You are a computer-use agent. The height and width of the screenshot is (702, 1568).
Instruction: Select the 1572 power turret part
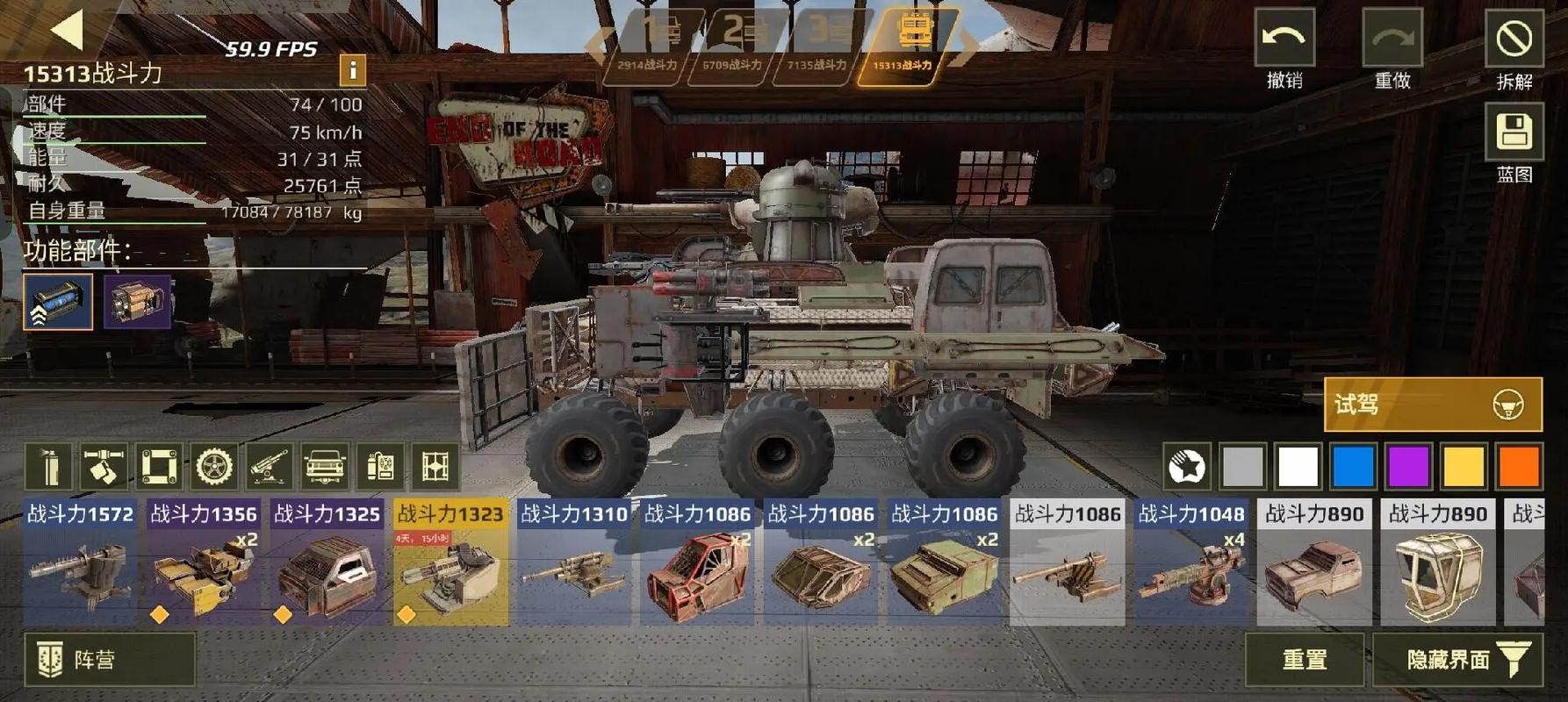pyautogui.click(x=80, y=562)
